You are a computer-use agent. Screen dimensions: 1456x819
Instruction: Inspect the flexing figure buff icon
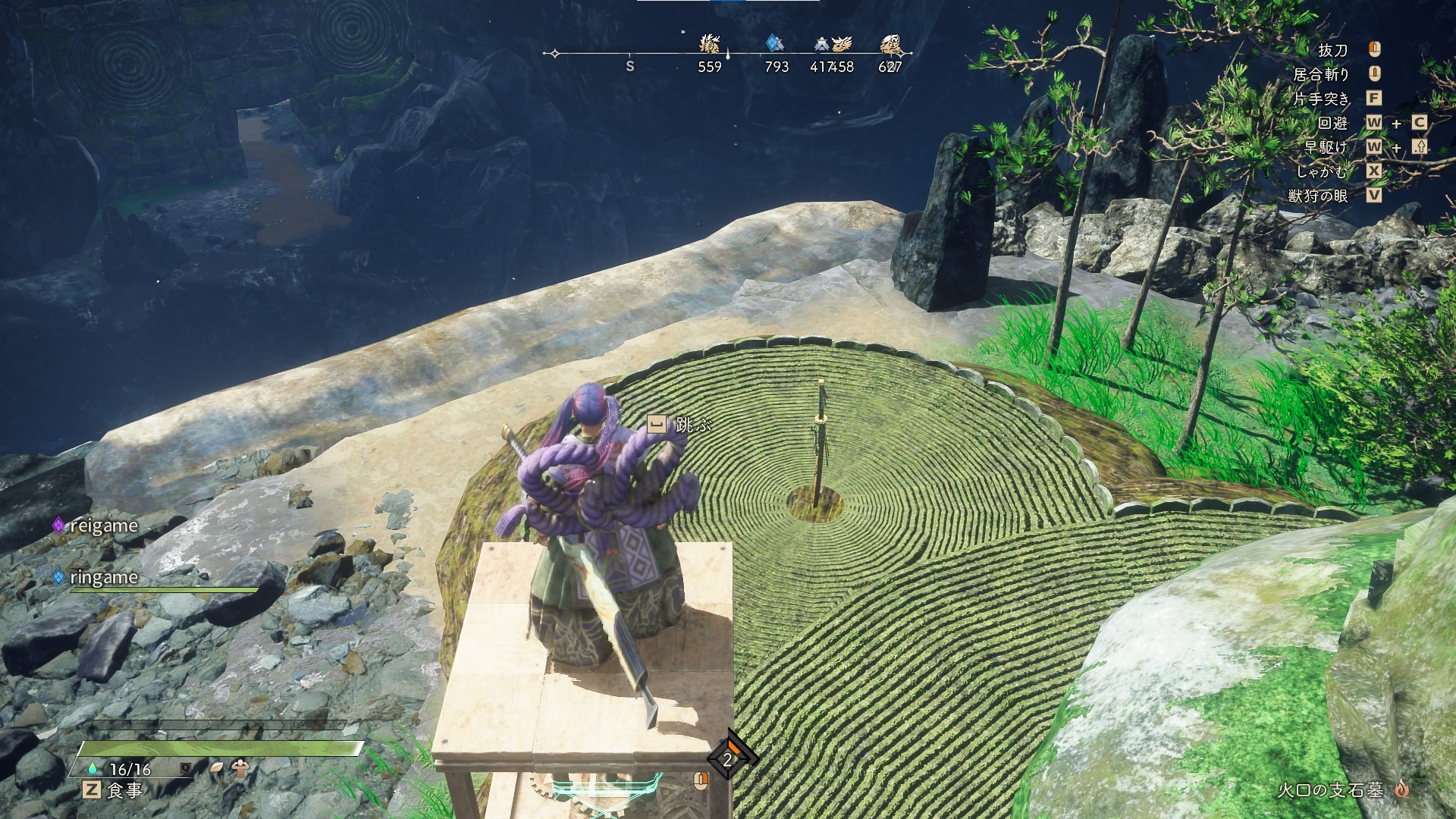click(x=241, y=767)
